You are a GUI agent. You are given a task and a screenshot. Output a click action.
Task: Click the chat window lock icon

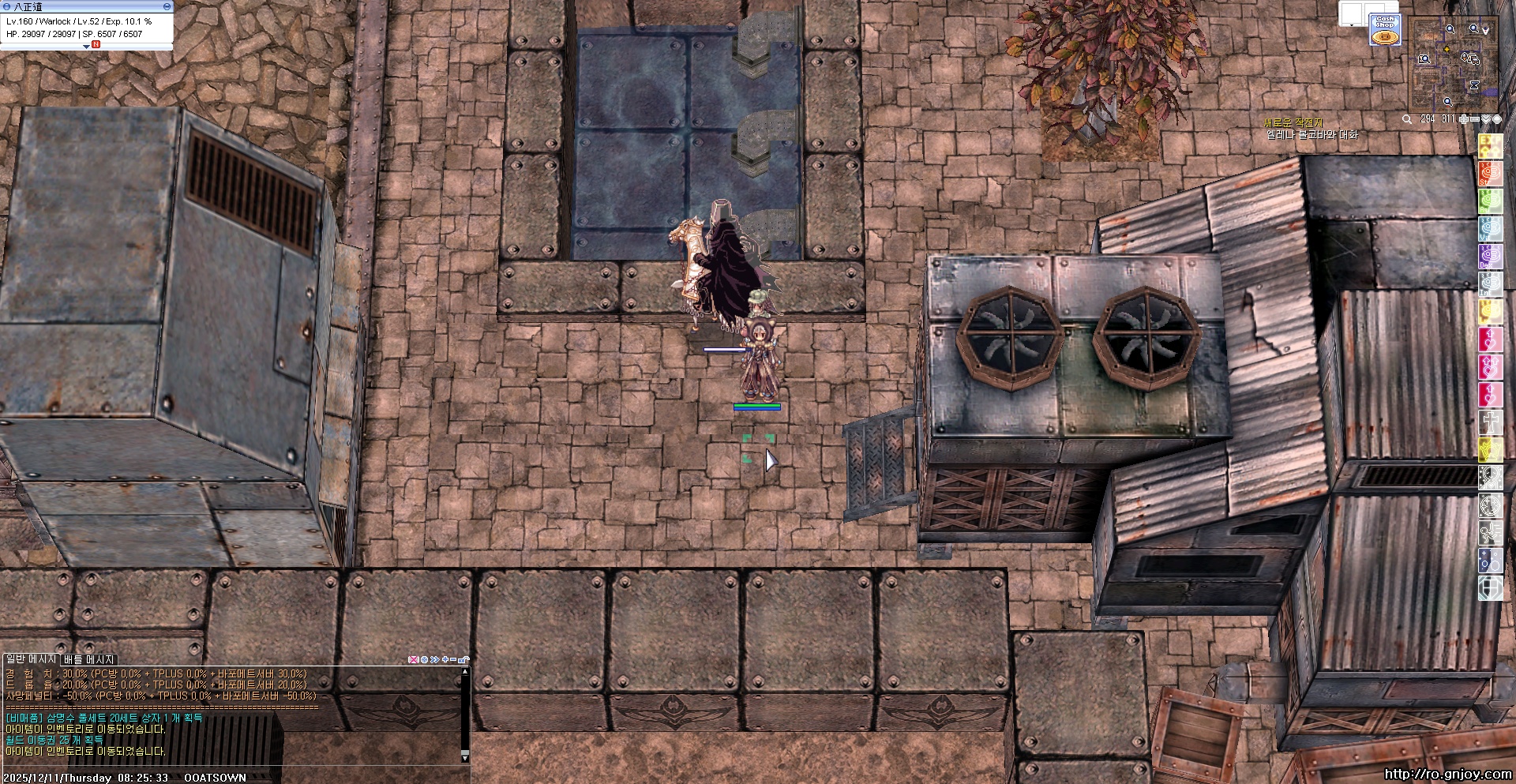[464, 659]
